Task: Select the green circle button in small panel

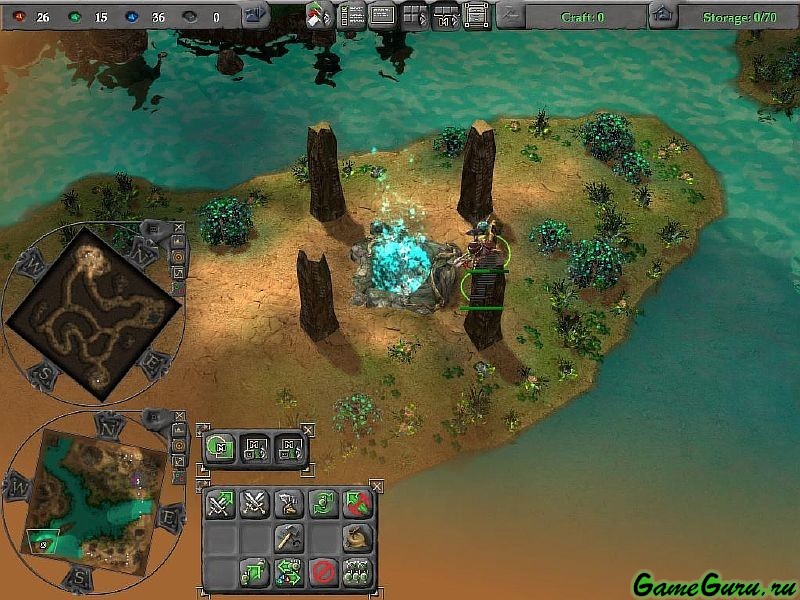Action: click(x=220, y=448)
